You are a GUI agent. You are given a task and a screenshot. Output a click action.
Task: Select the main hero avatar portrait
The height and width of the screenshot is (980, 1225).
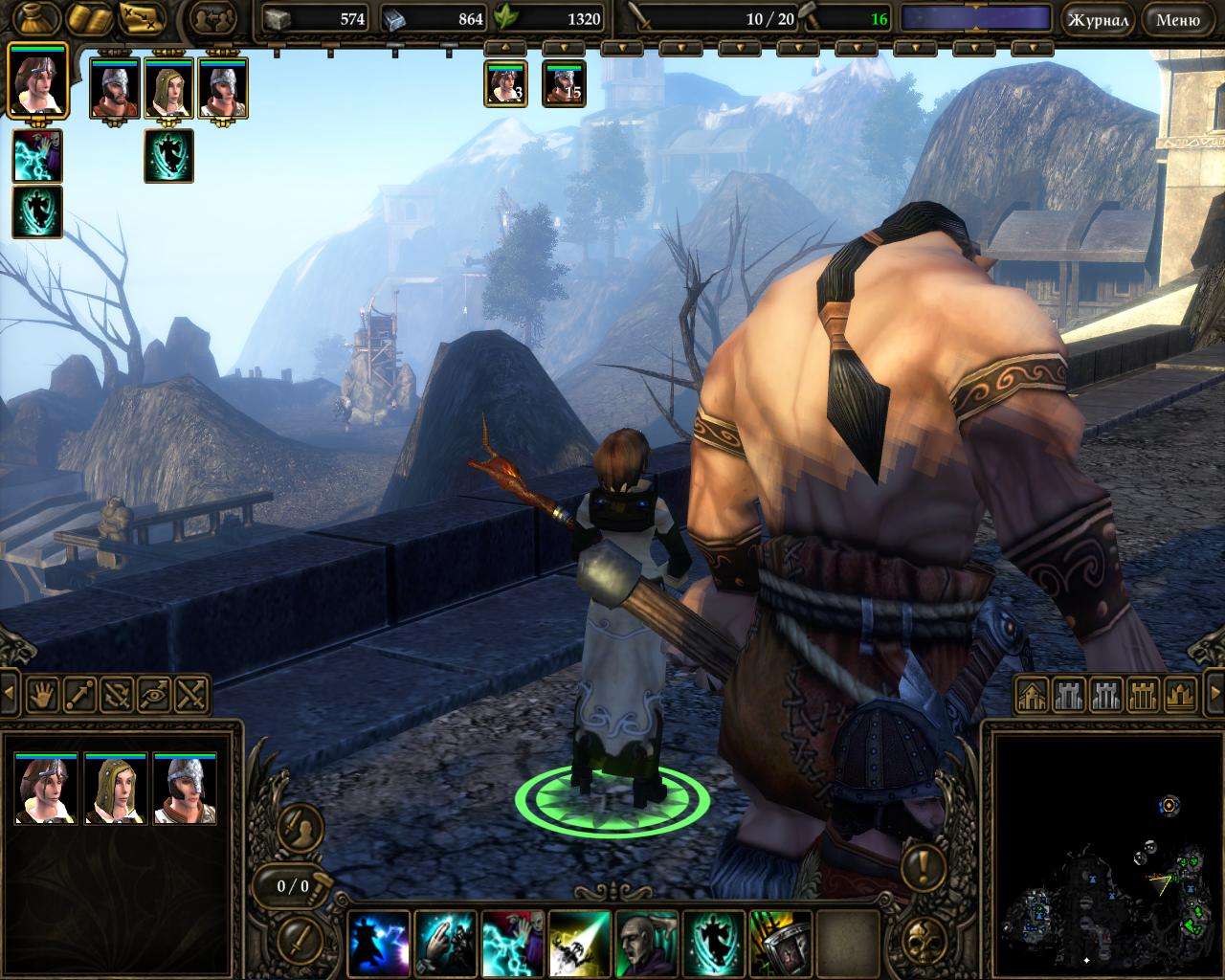click(x=37, y=80)
